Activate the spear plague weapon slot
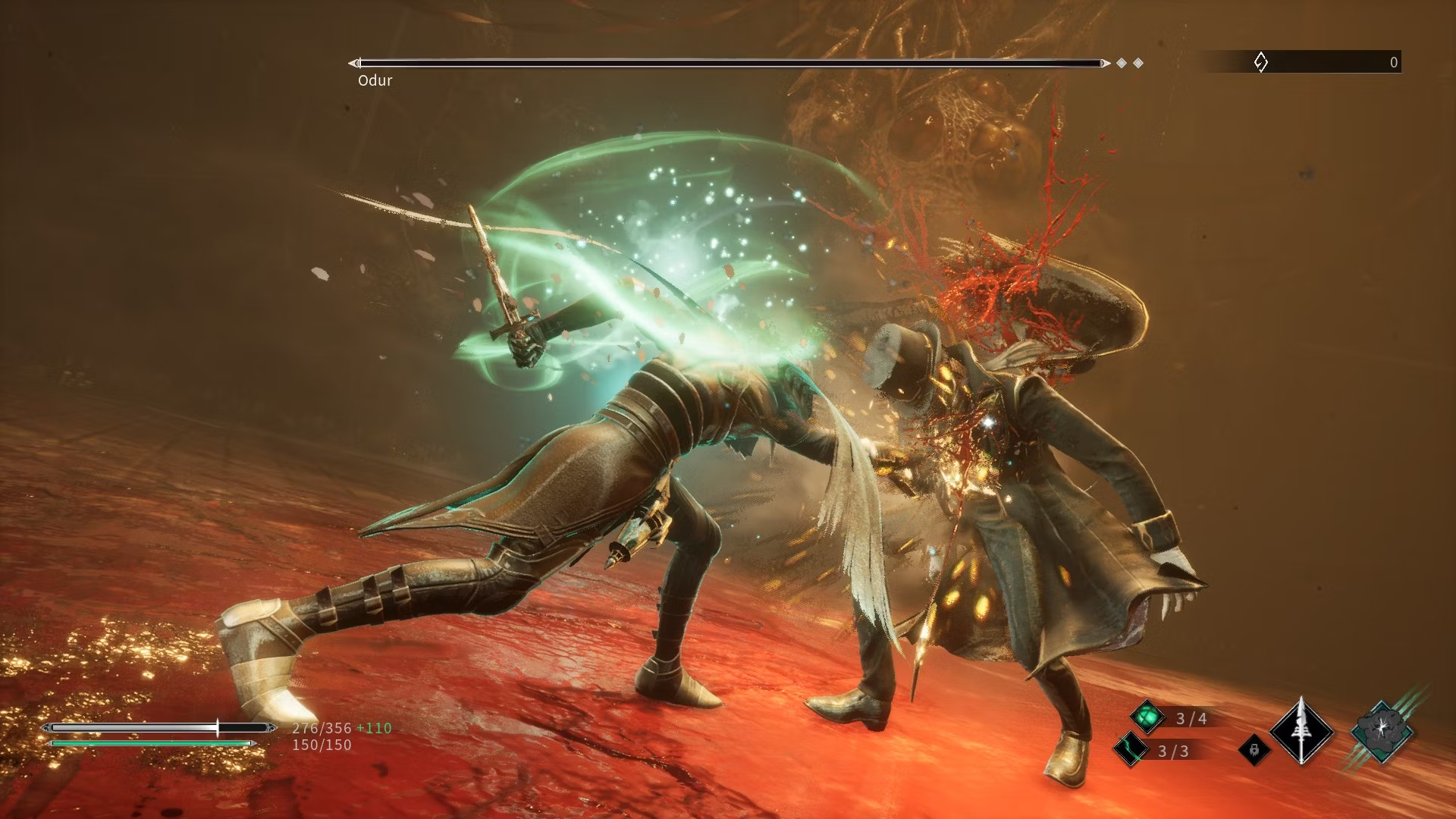1456x819 pixels. pos(1301,732)
